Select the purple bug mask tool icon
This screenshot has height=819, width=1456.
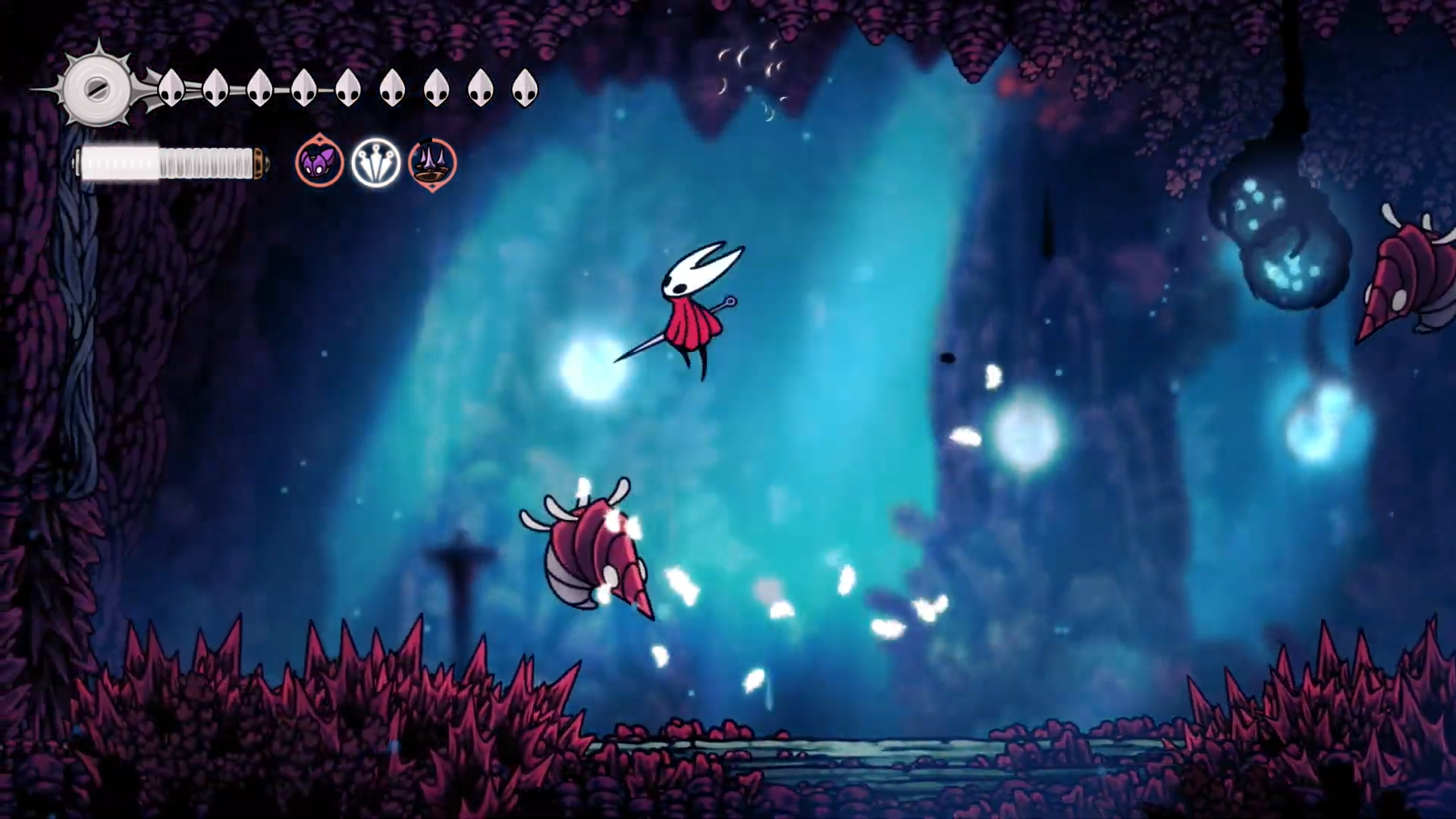pos(319,162)
